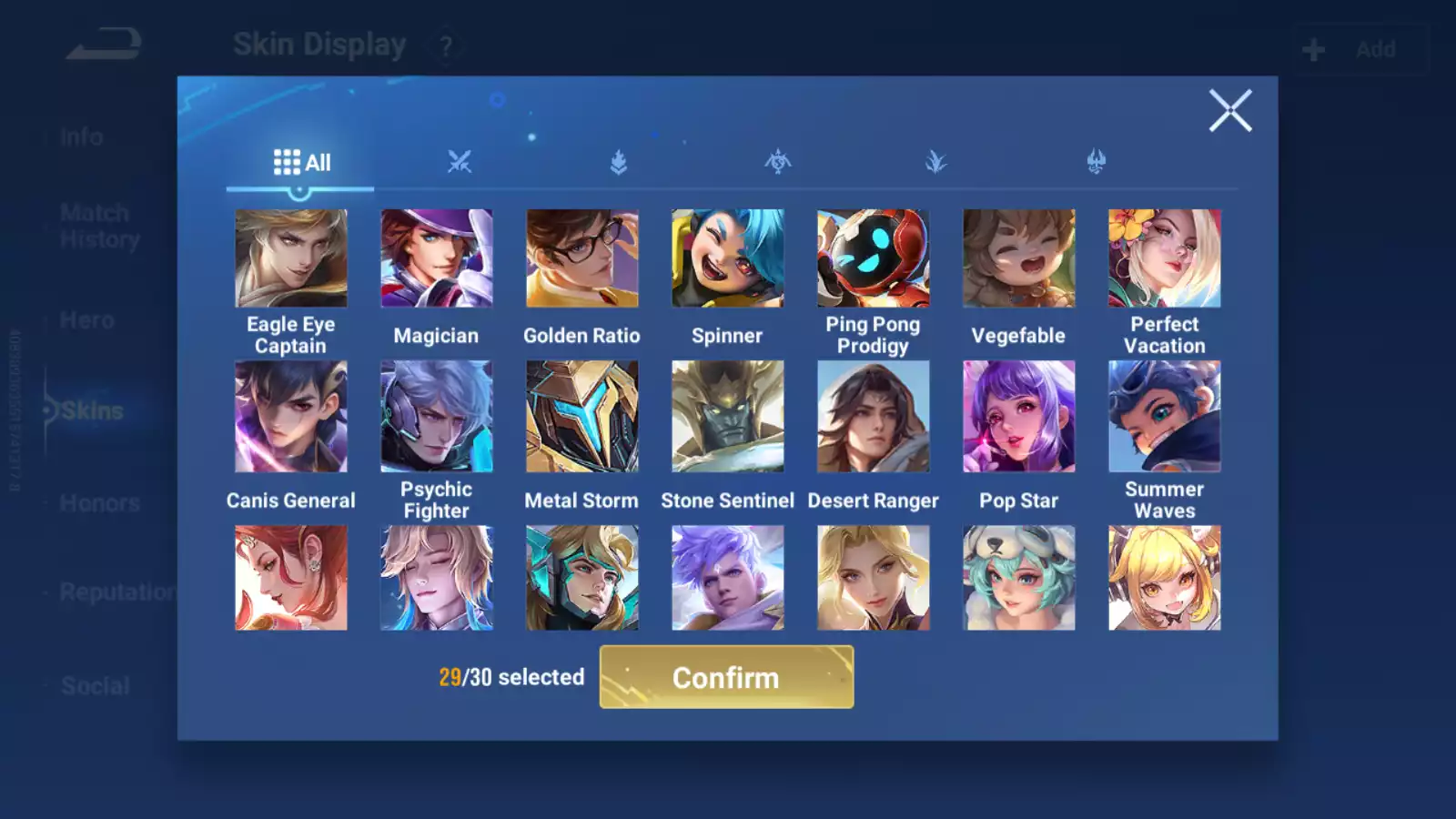The width and height of the screenshot is (1456, 819).
Task: Select the Spinner skin thumbnail
Action: [x=728, y=258]
